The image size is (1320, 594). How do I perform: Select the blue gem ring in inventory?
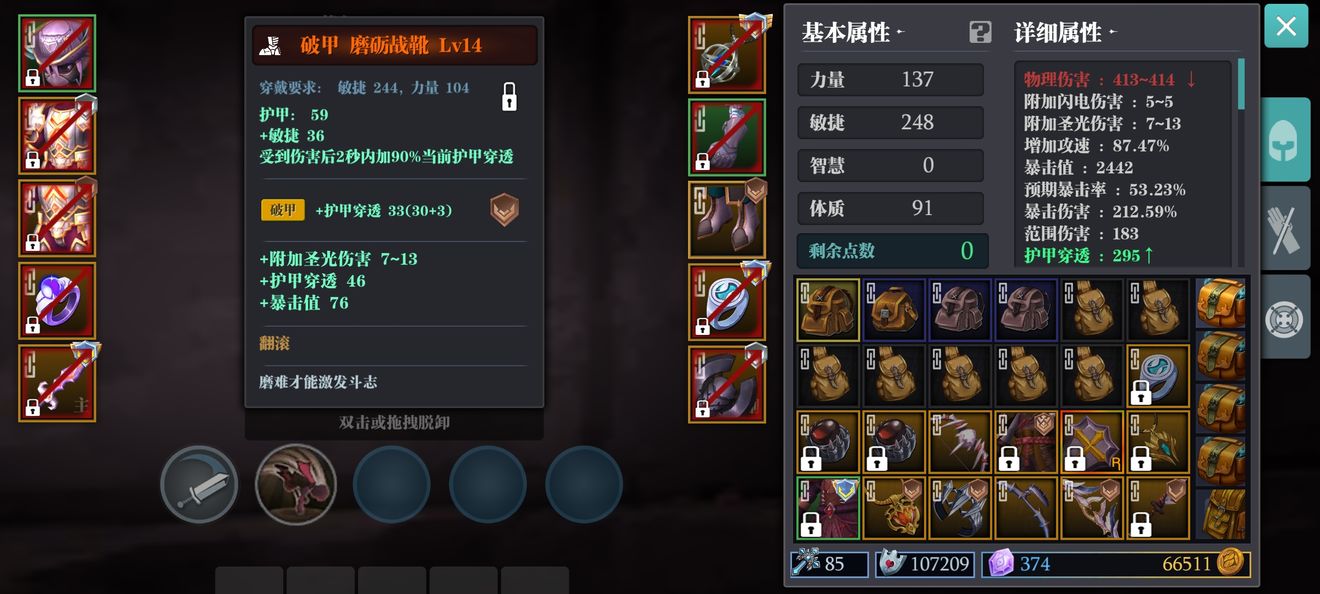pyautogui.click(x=1158, y=375)
